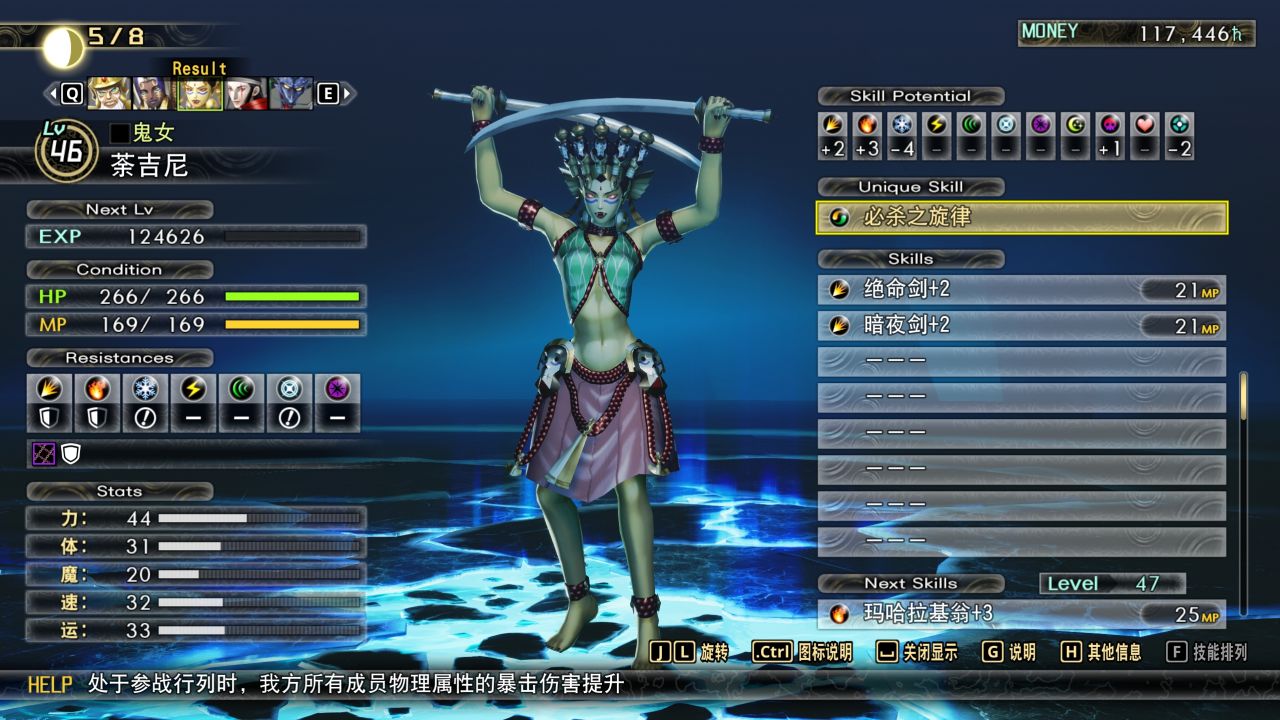Click the fire icon in Skill Potential
Image resolution: width=1280 pixels, height=720 pixels.
868,125
